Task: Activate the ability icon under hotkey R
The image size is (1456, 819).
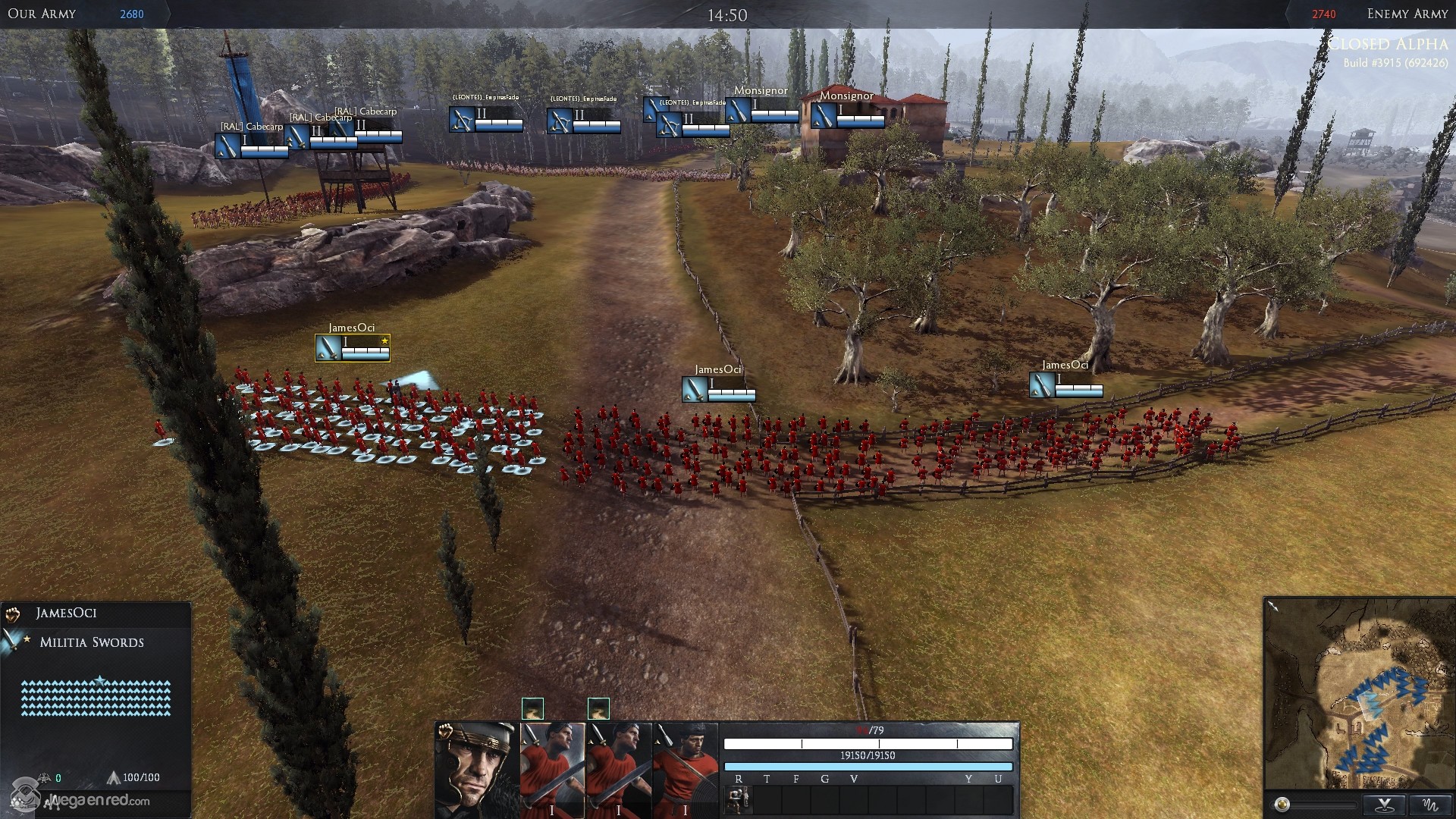Action: [737, 799]
